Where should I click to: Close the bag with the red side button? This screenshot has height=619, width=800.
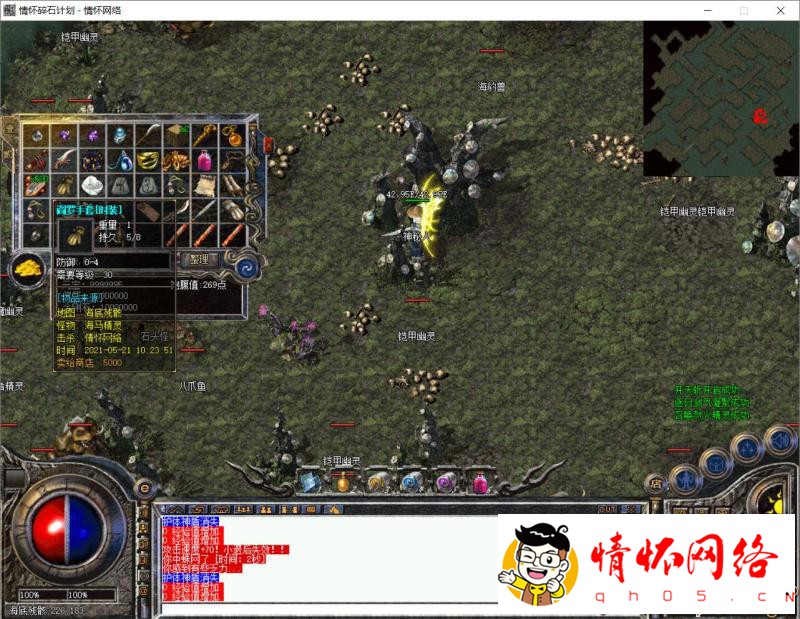[x=267, y=145]
